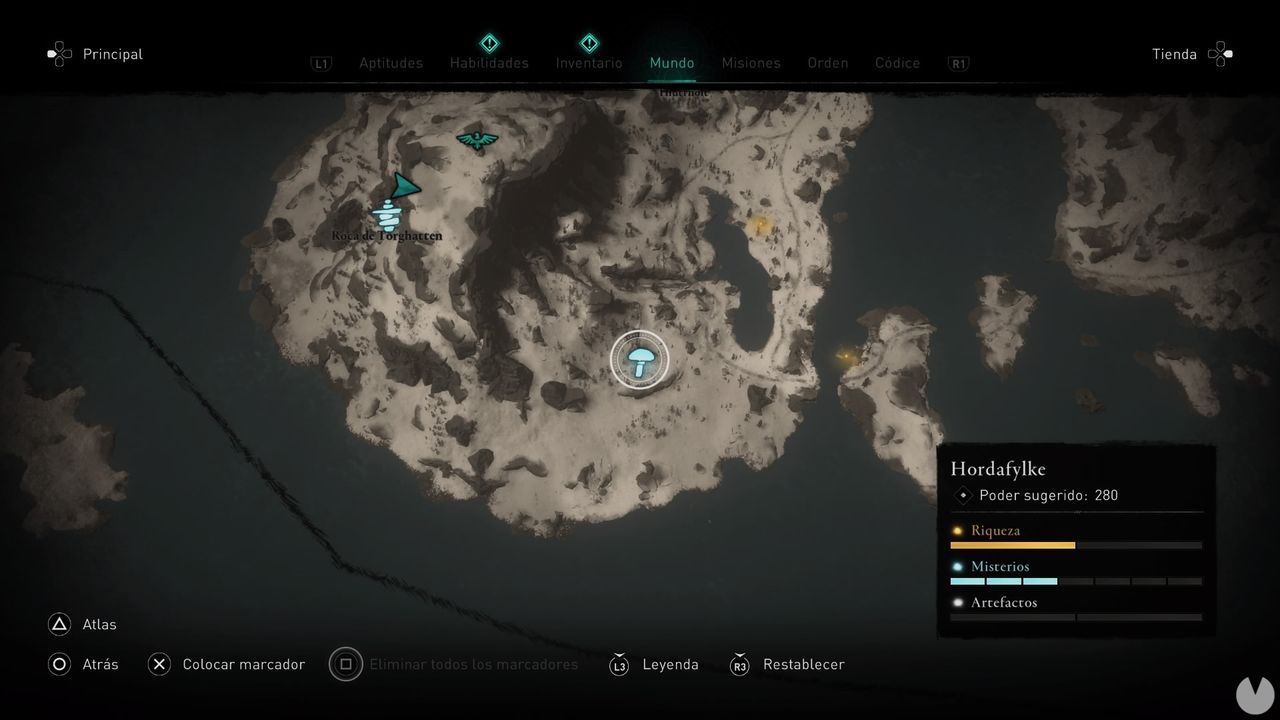Select the raven synchronization point marker
This screenshot has width=1280, height=720.
point(477,139)
